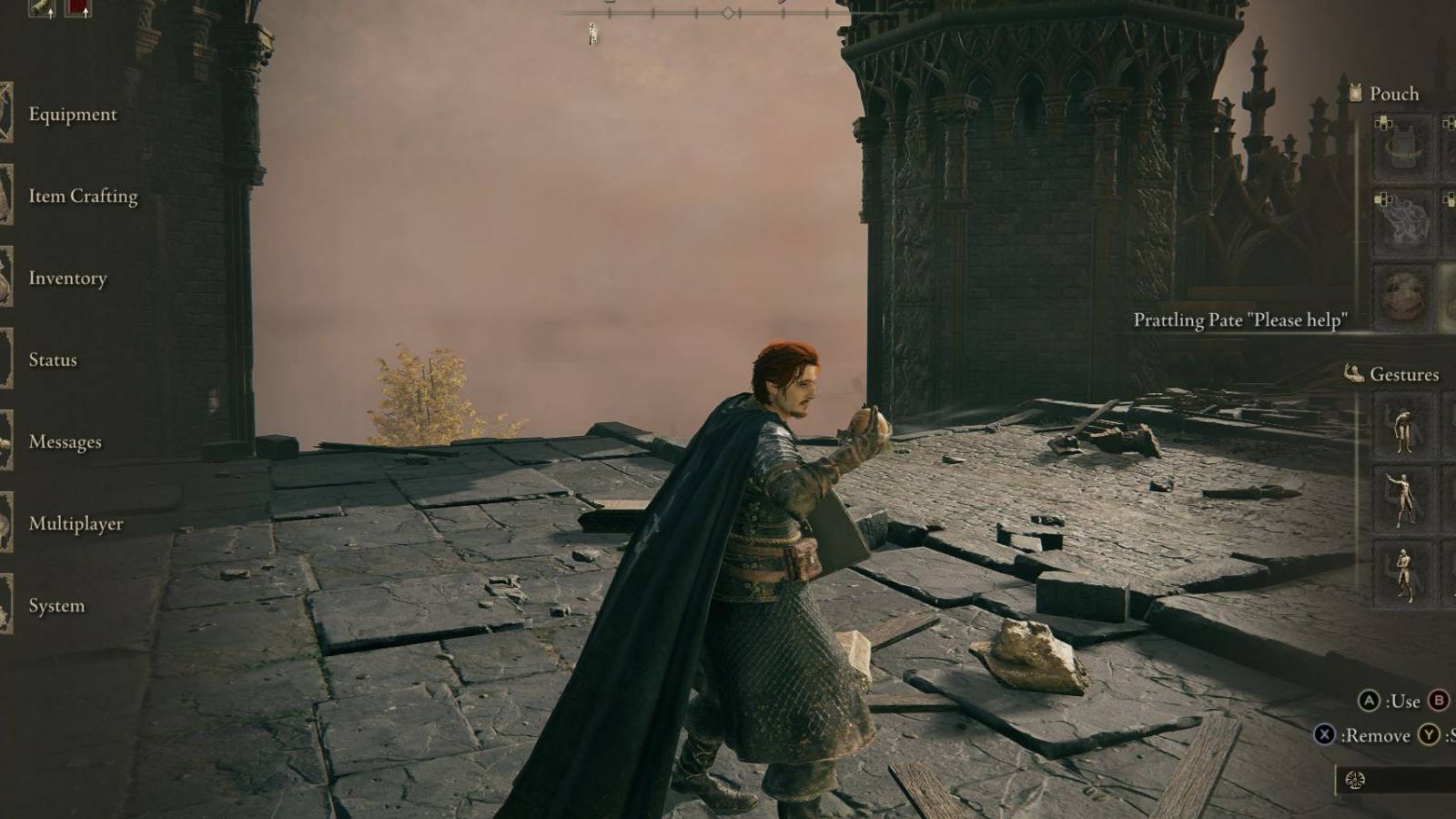1456x819 pixels.
Task: Click the diamond marker on the compass bar
Action: (728, 12)
